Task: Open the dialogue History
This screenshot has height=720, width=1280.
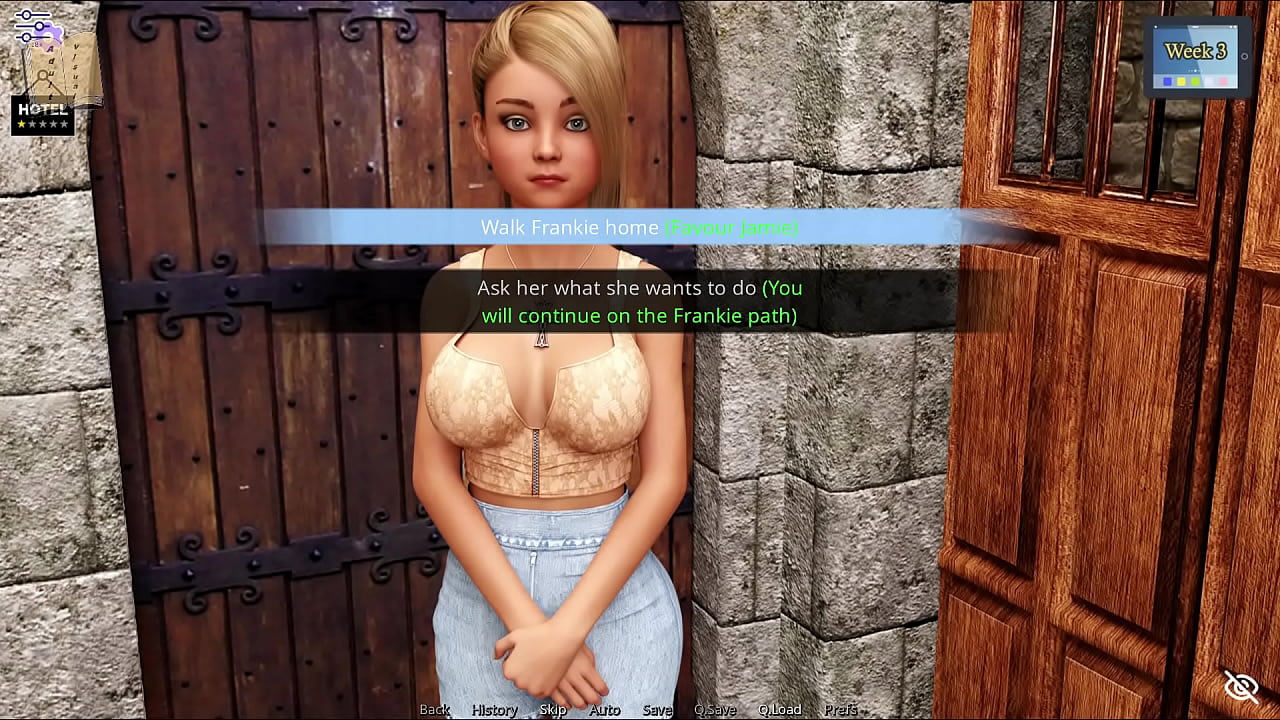Action: [494, 709]
